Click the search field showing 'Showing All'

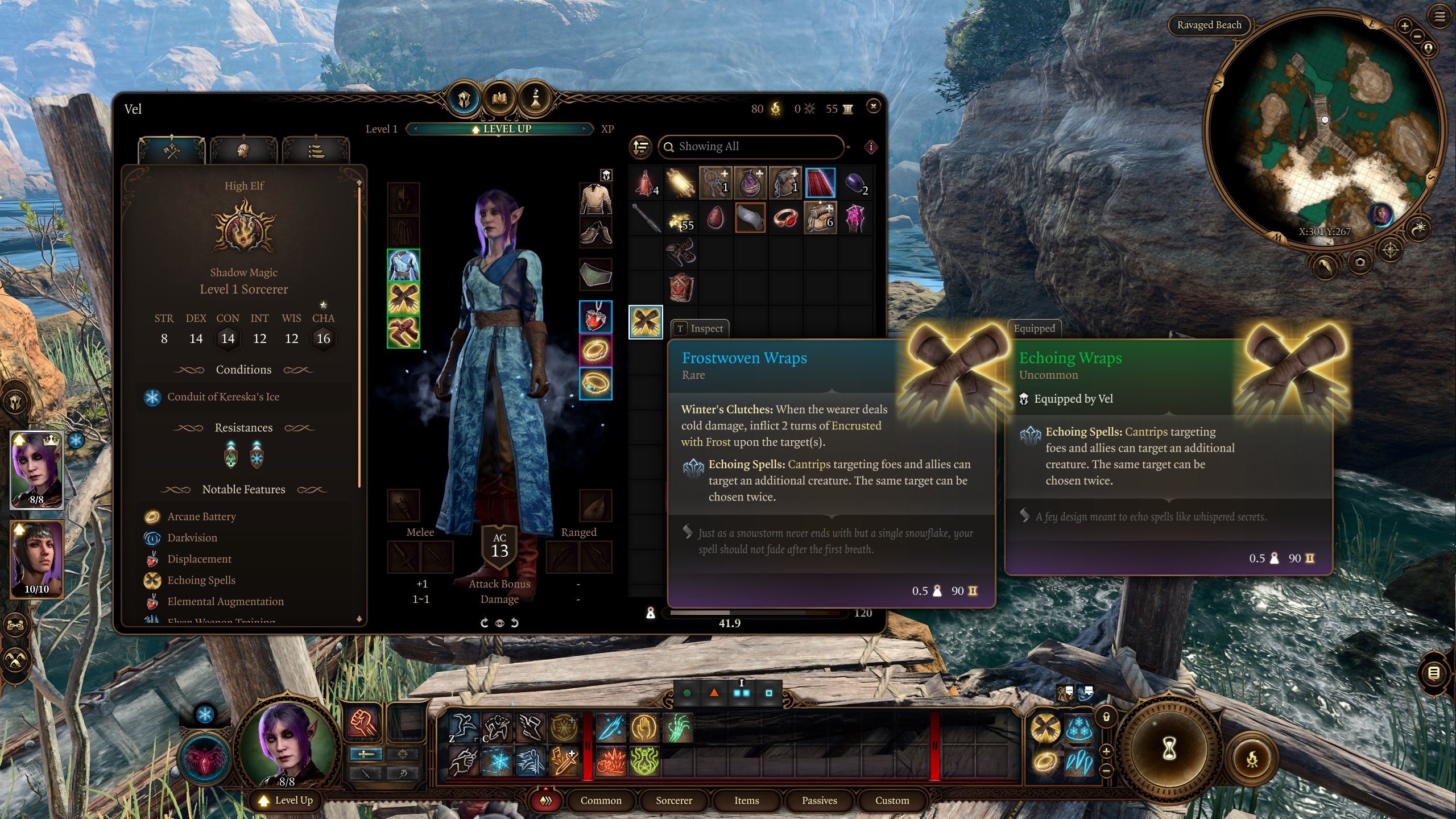[751, 147]
